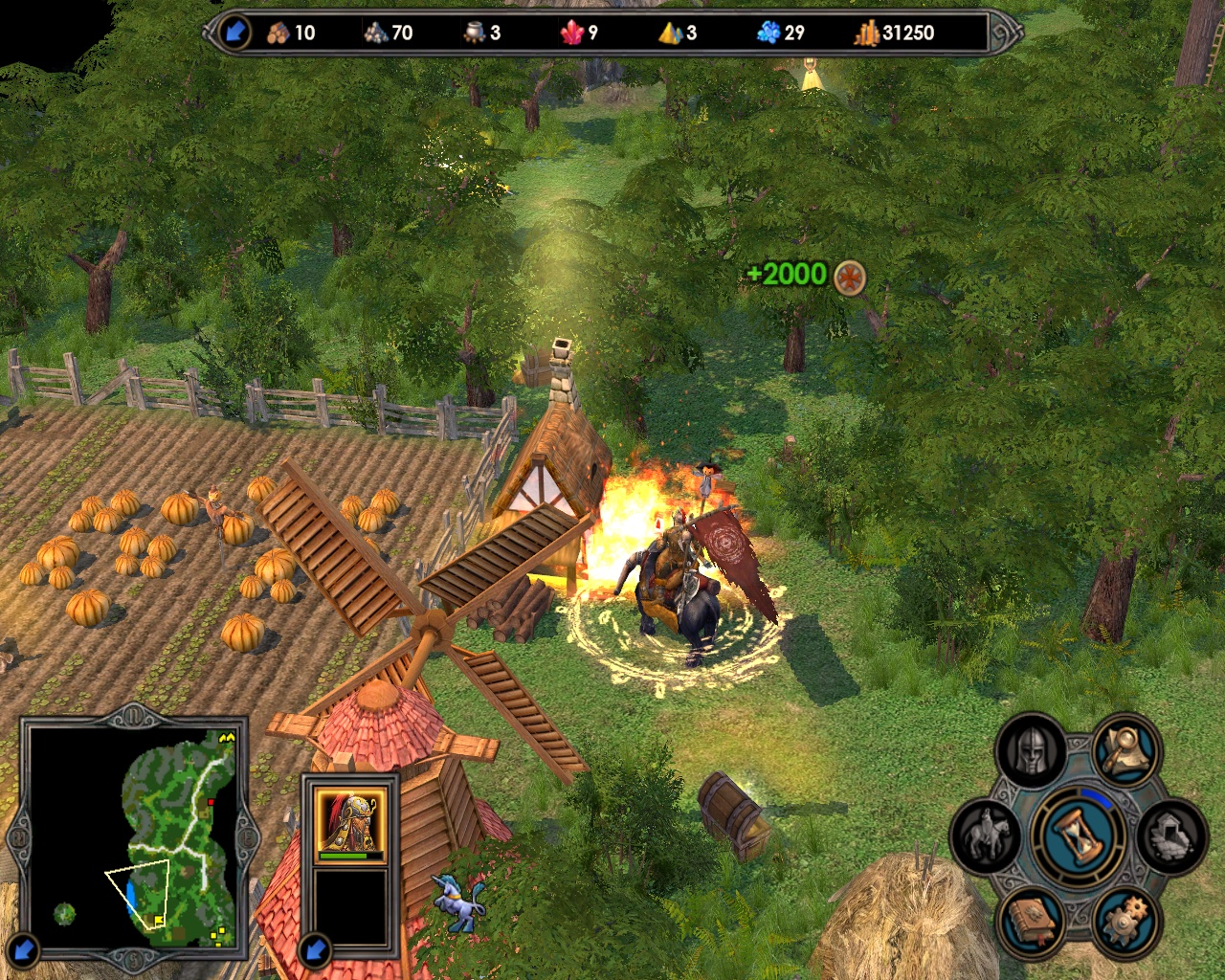
Task: Open the gears system options button
Action: [1125, 921]
